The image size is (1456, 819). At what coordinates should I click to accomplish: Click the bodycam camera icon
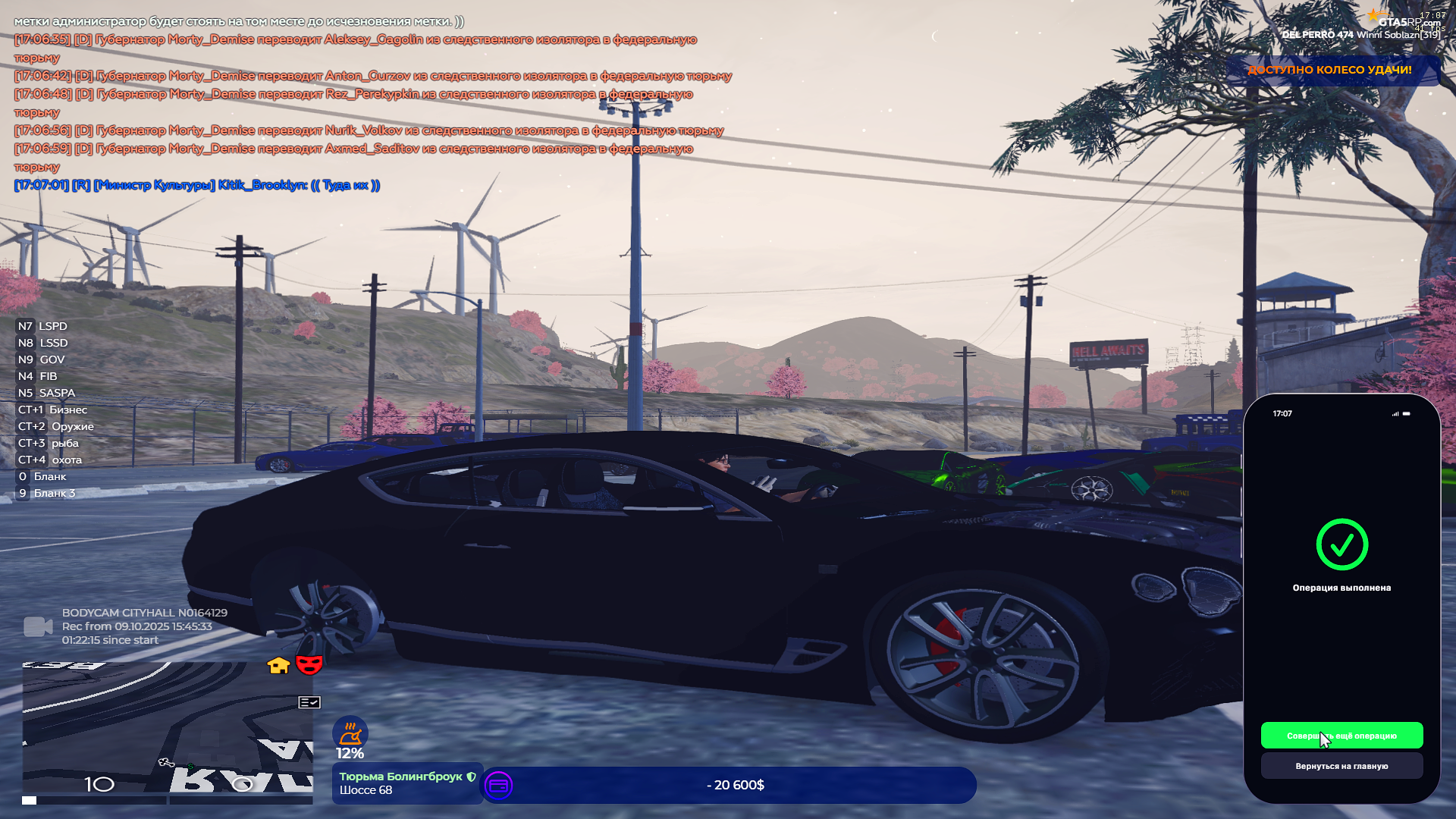38,626
